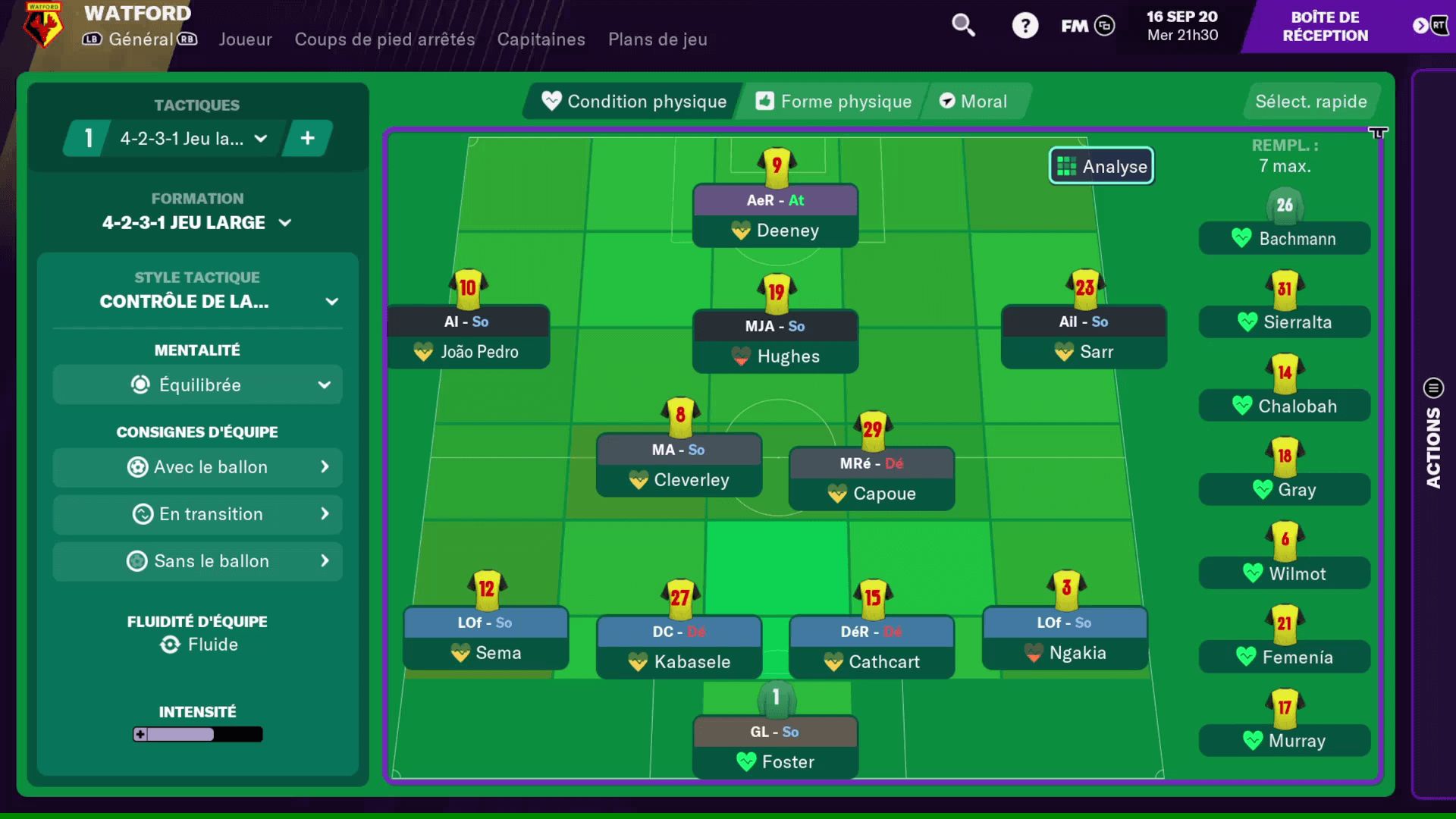Open the Capitaines section
The image size is (1456, 819).
[x=541, y=39]
